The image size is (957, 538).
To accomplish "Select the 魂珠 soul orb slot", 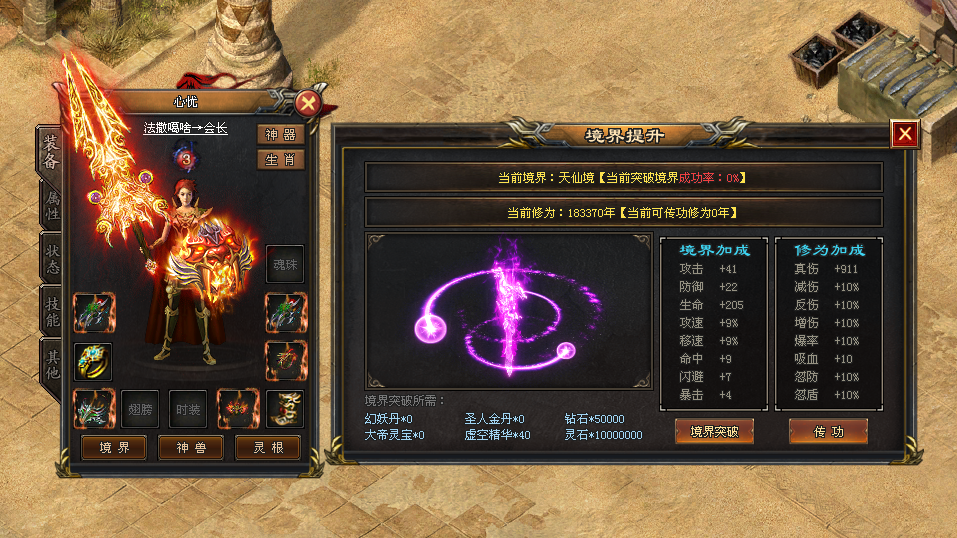I will 285,264.
